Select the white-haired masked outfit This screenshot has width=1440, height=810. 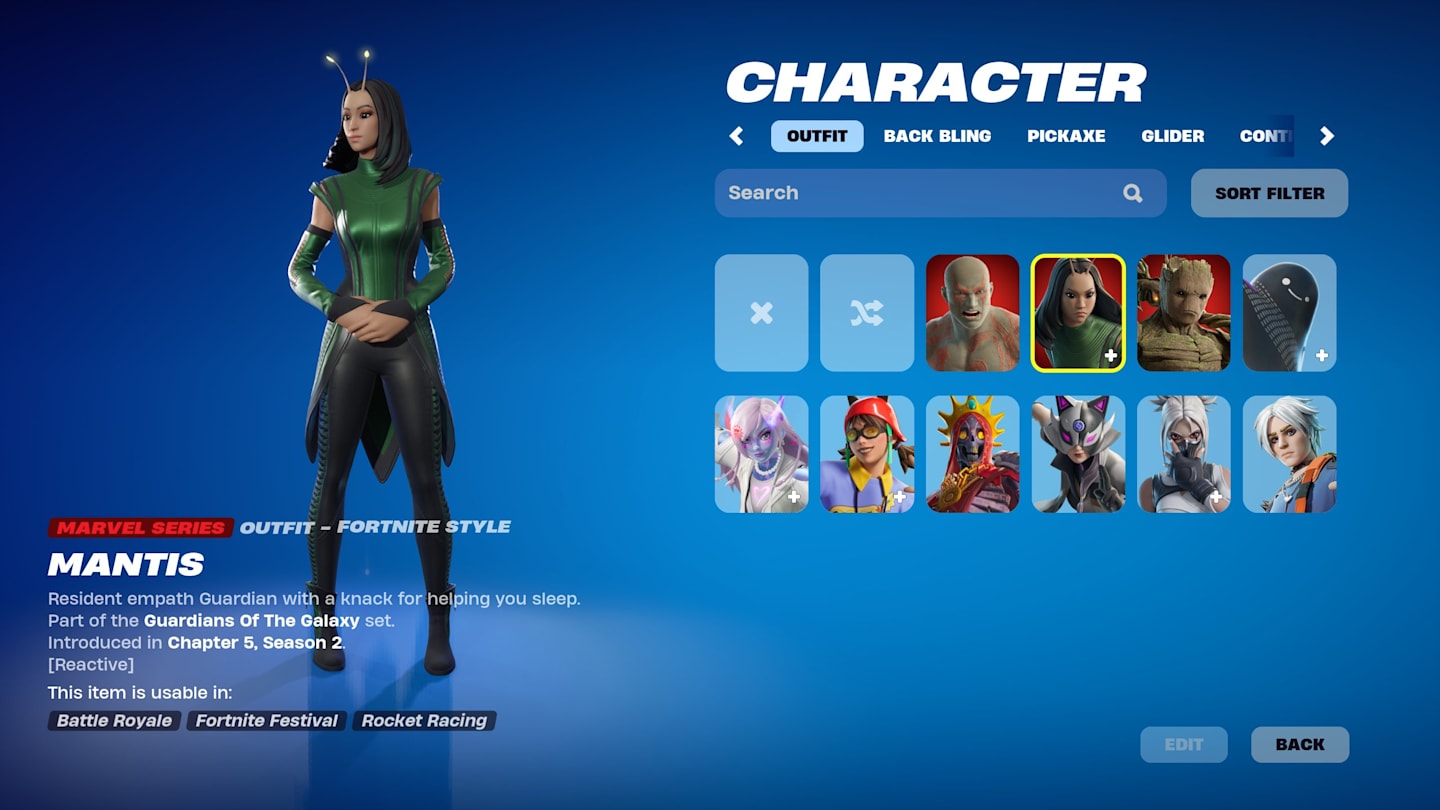[1184, 455]
